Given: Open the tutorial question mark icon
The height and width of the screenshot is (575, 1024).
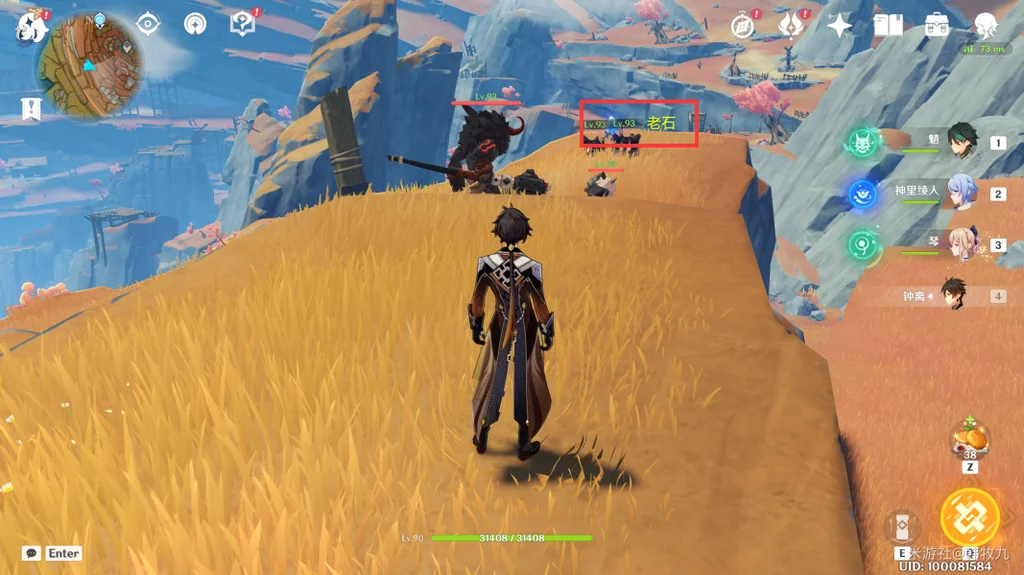Looking at the screenshot, I should (x=242, y=23).
